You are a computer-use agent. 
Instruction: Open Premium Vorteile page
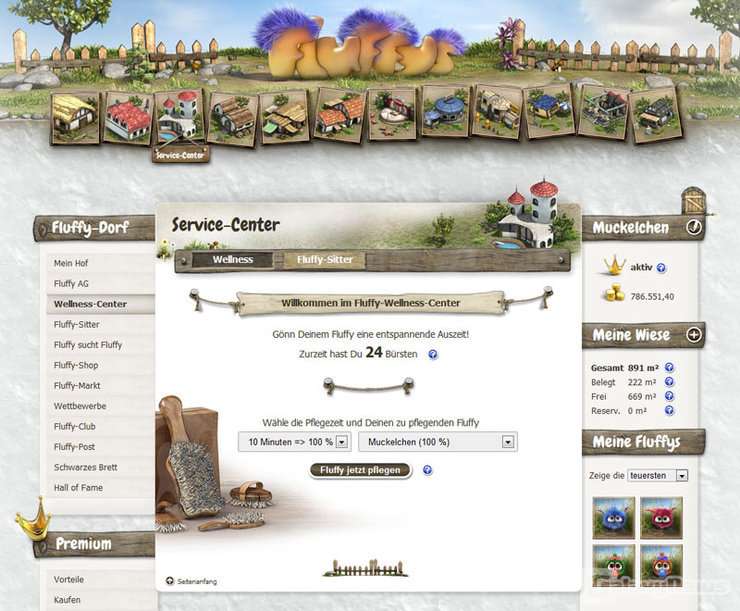69,580
